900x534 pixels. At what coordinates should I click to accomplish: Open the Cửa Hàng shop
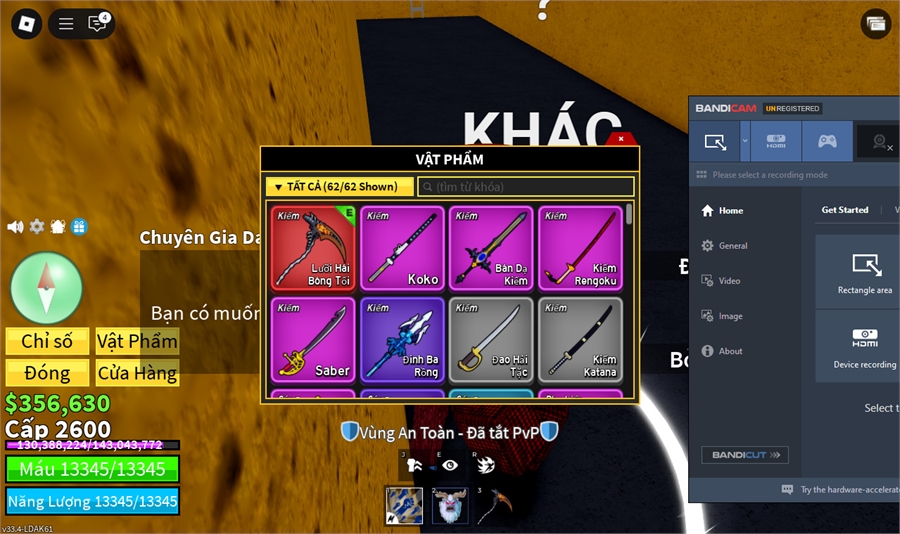point(137,373)
